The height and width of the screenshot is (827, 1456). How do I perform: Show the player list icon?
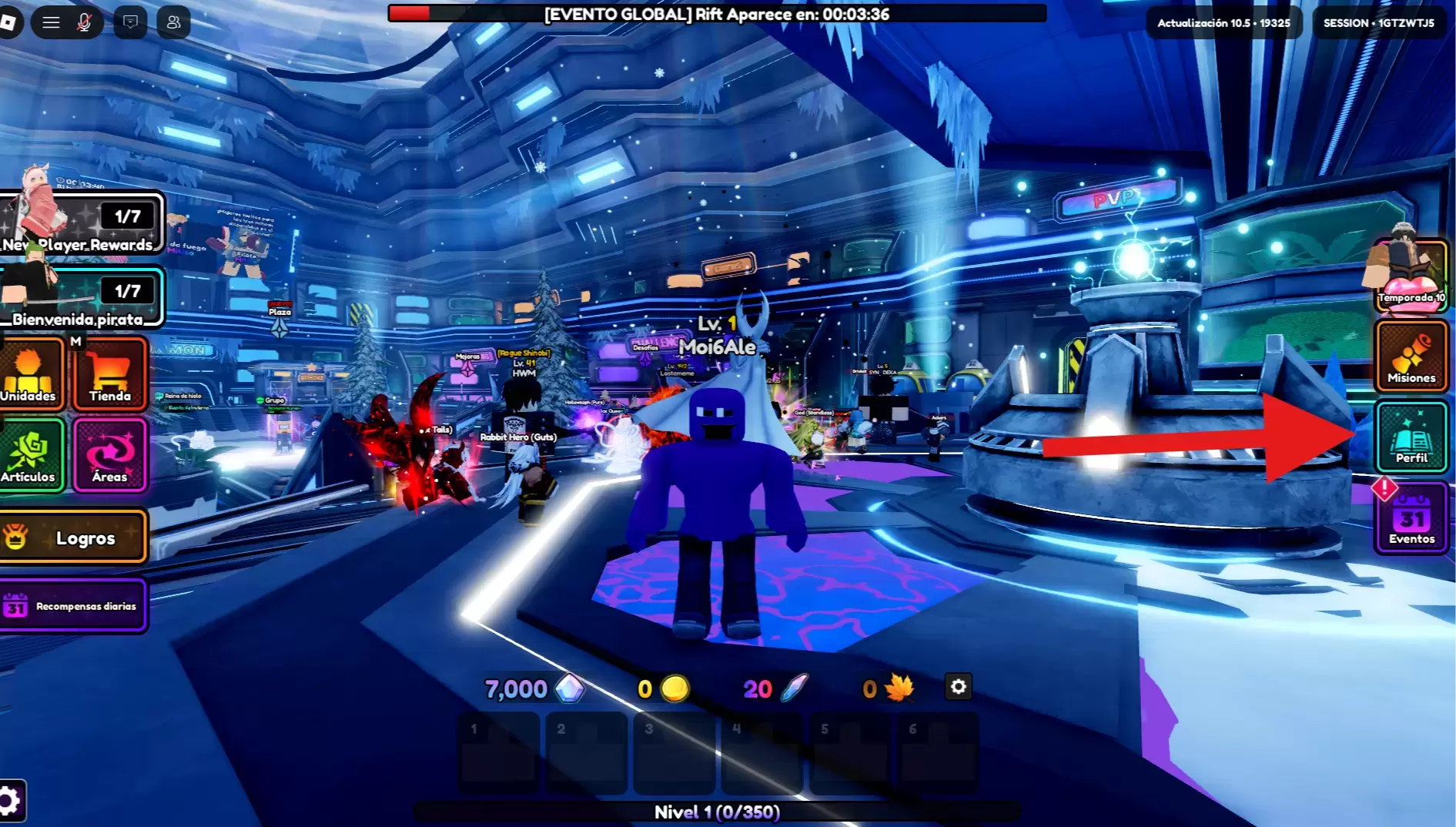point(174,22)
